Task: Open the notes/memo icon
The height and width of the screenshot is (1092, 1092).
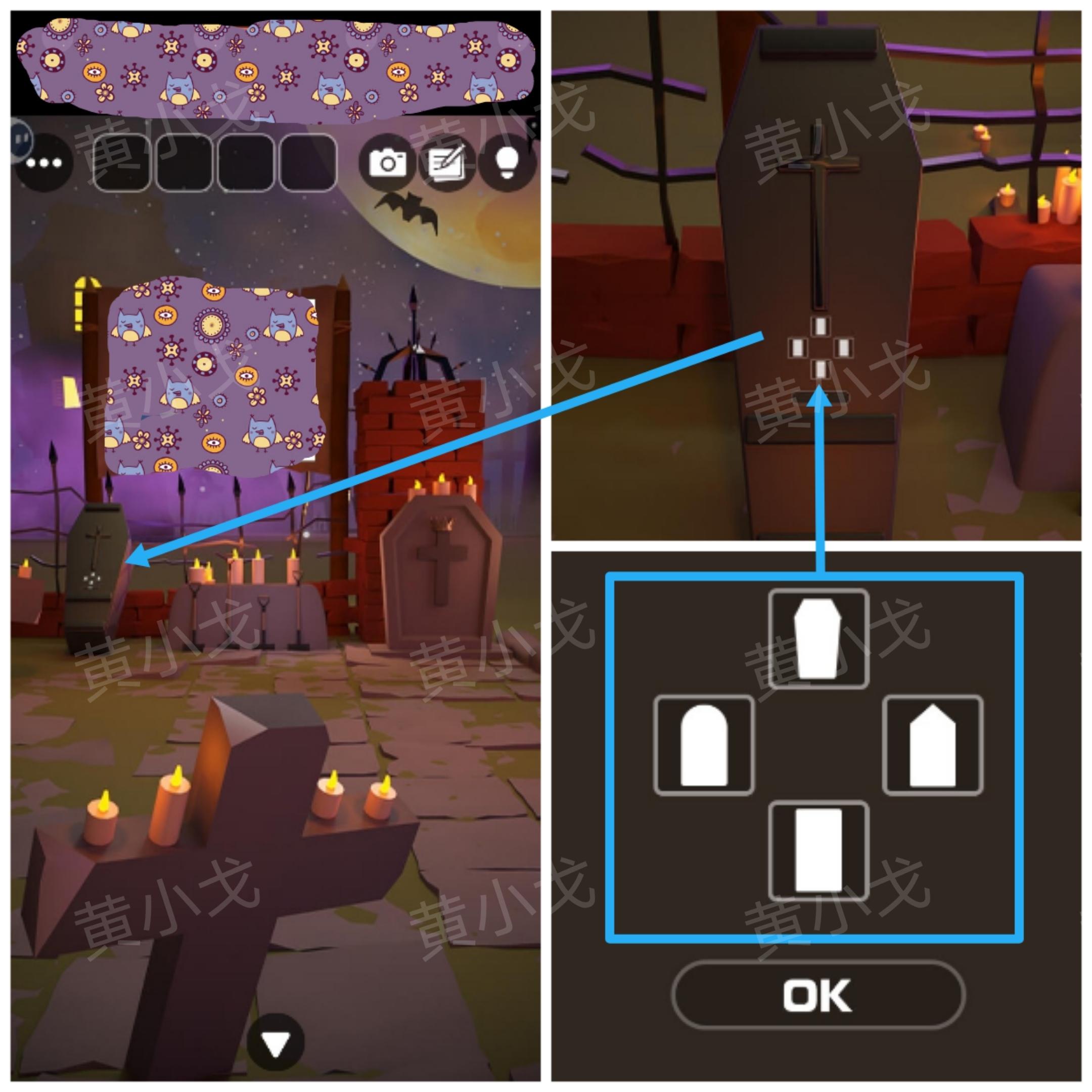Action: [449, 162]
